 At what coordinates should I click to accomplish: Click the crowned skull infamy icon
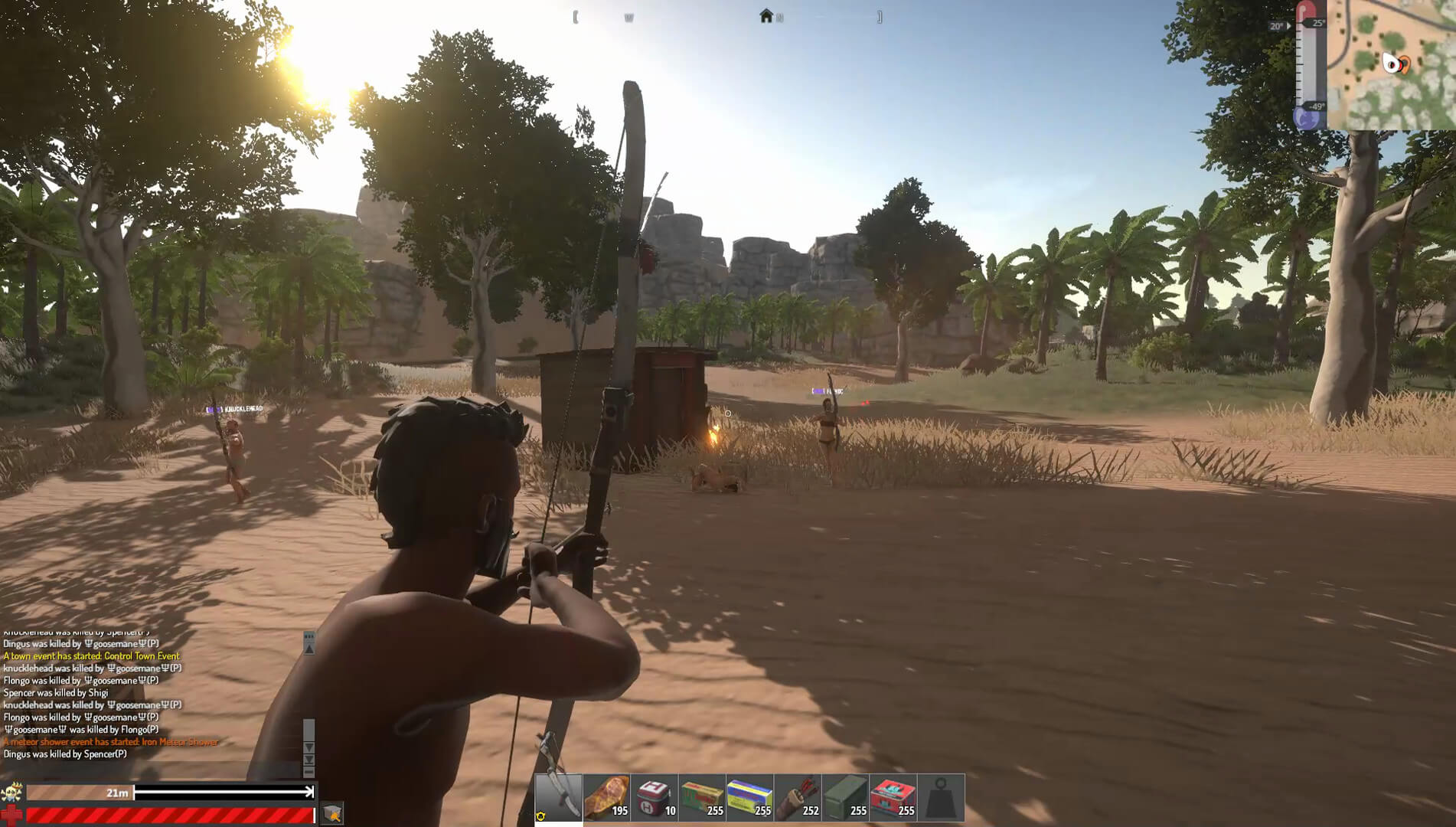point(11,793)
